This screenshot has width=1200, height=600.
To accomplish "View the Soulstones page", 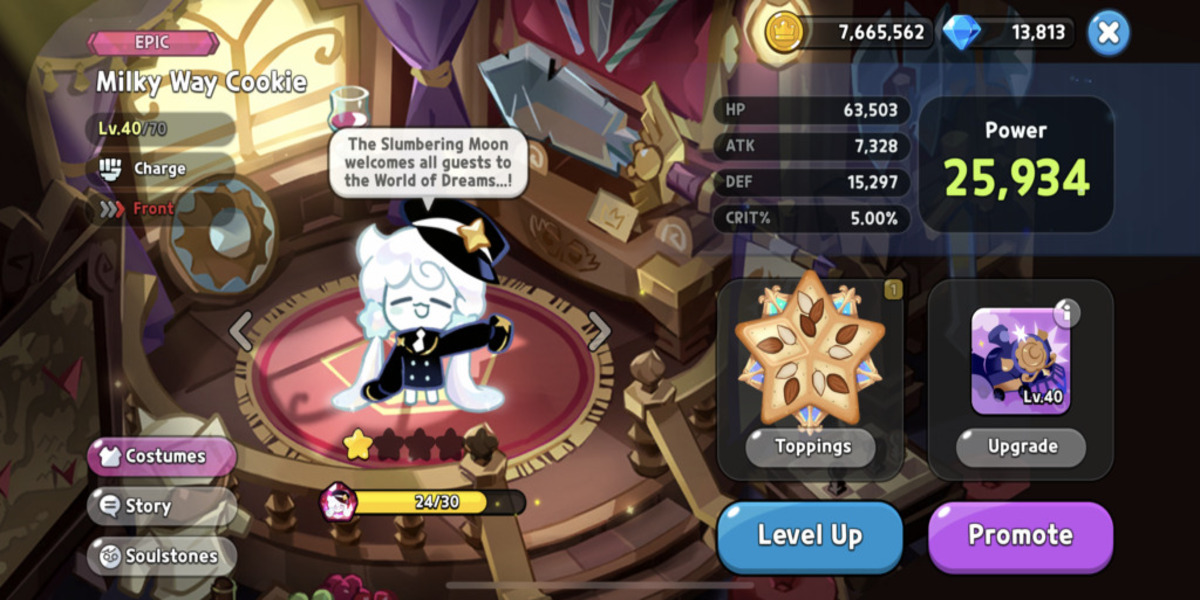I will tap(162, 556).
